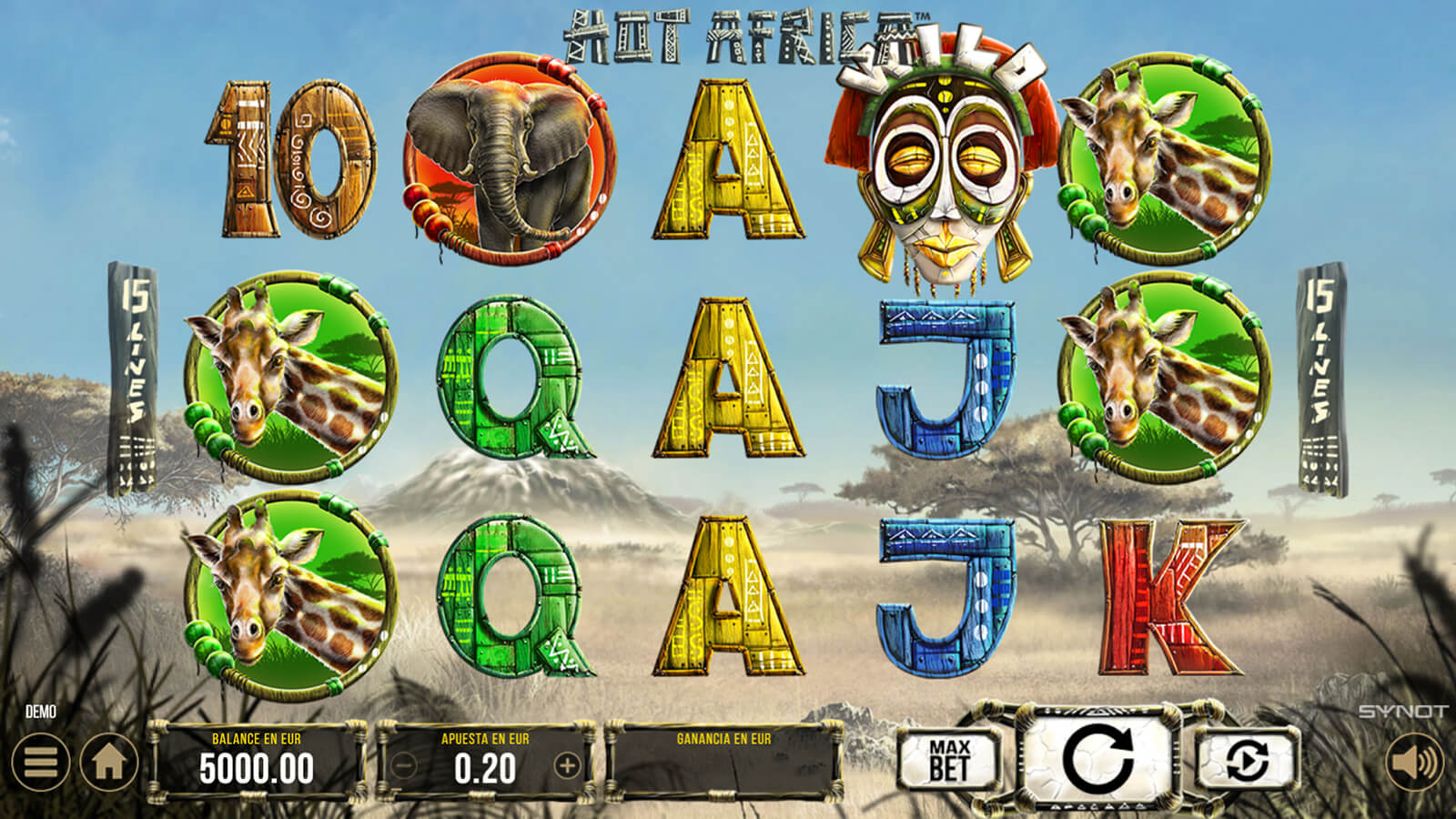Open the hamburger menu

40,762
